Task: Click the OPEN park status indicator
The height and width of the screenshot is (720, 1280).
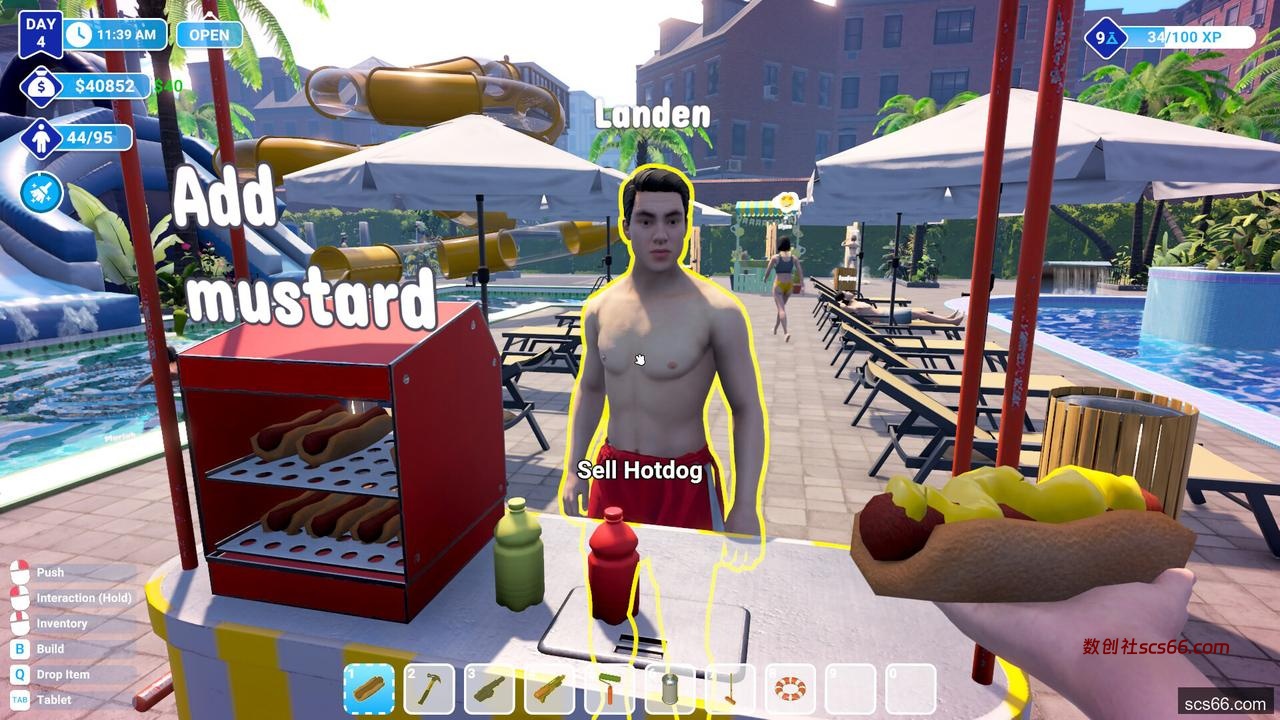Action: click(x=209, y=34)
